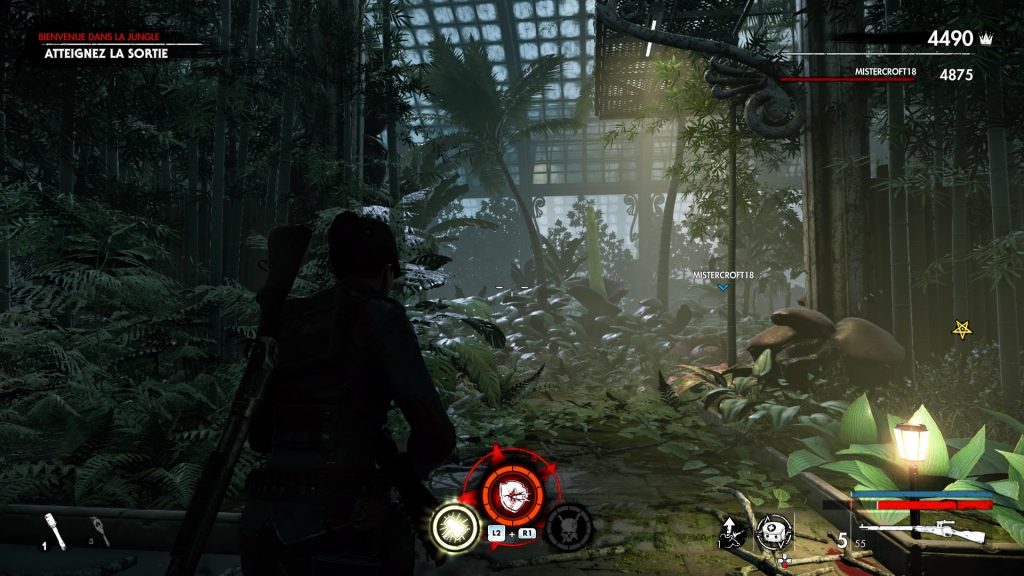Trigger the red shield special ability
Screen dimensions: 1024x576
(513, 490)
